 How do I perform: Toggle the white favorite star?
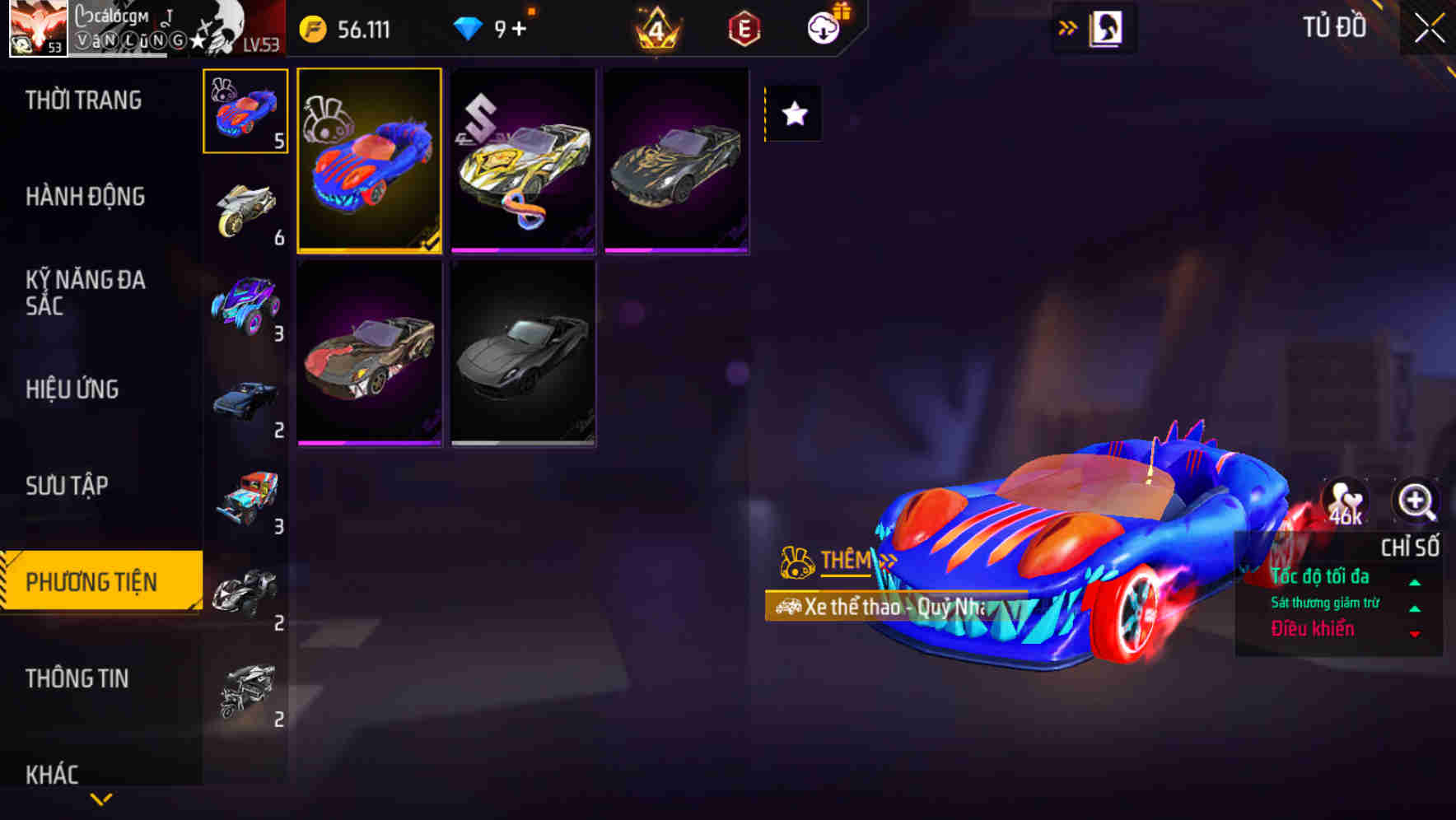coord(793,114)
